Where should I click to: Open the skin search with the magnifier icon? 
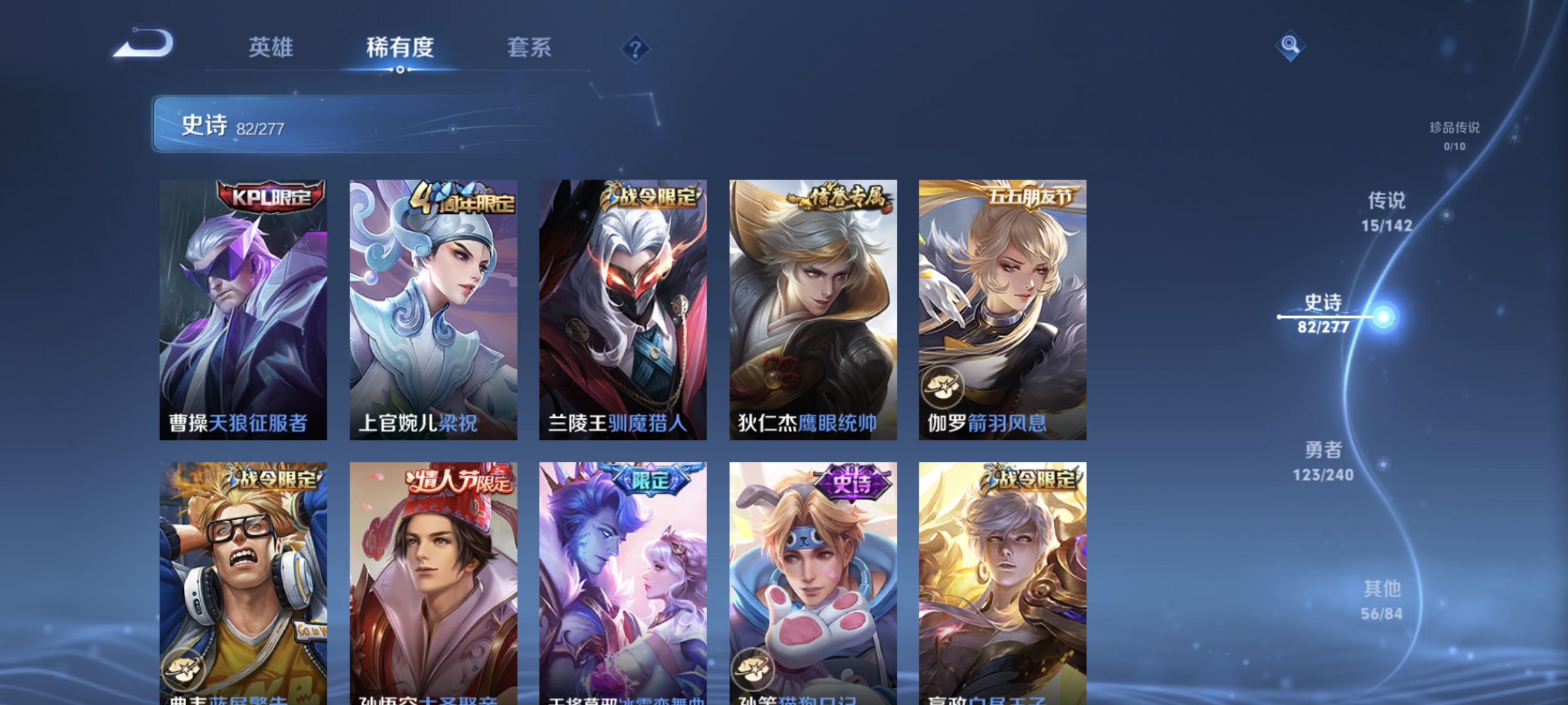coord(1290,45)
